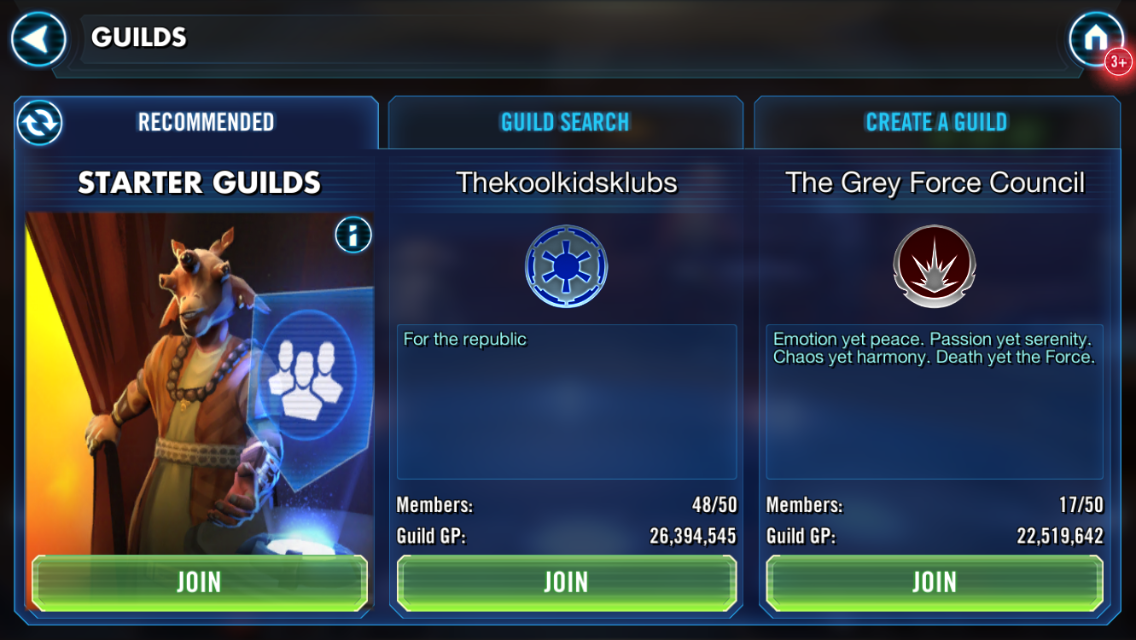Viewport: 1136px width, 640px height.
Task: Open the home screen icon
Action: pyautogui.click(x=1095, y=40)
